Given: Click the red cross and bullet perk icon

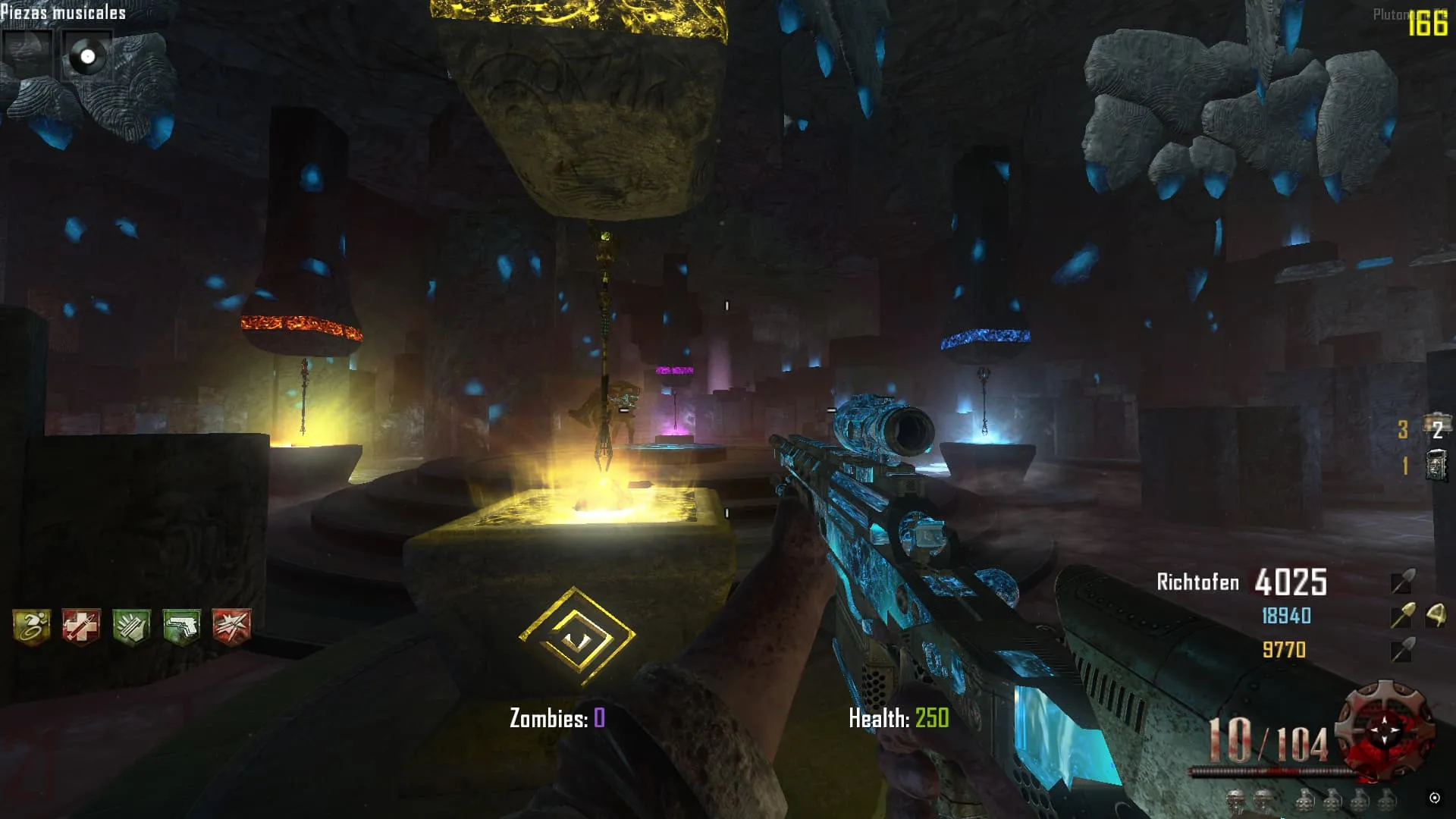Looking at the screenshot, I should [x=81, y=626].
